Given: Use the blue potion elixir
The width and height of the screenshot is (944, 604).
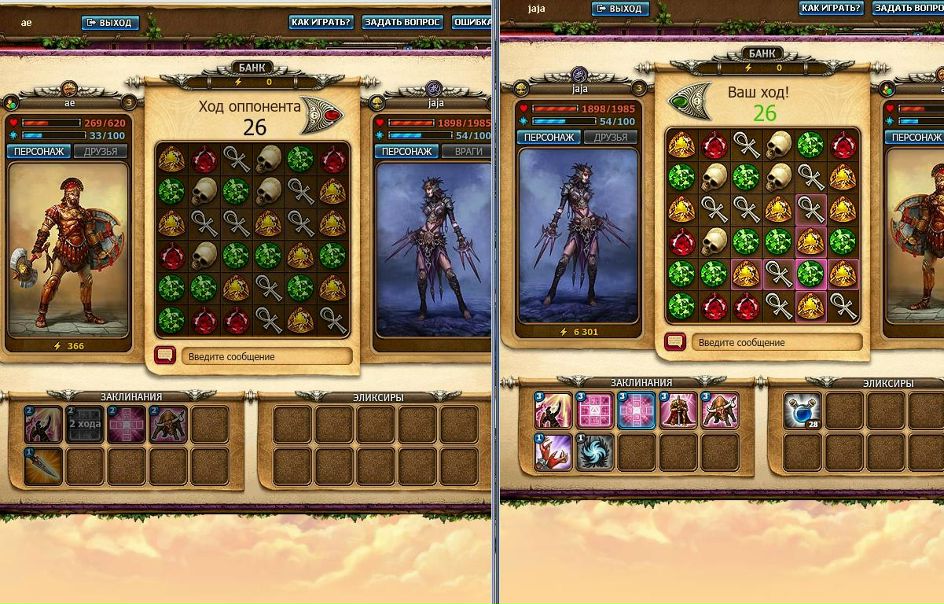Looking at the screenshot, I should pyautogui.click(x=802, y=412).
